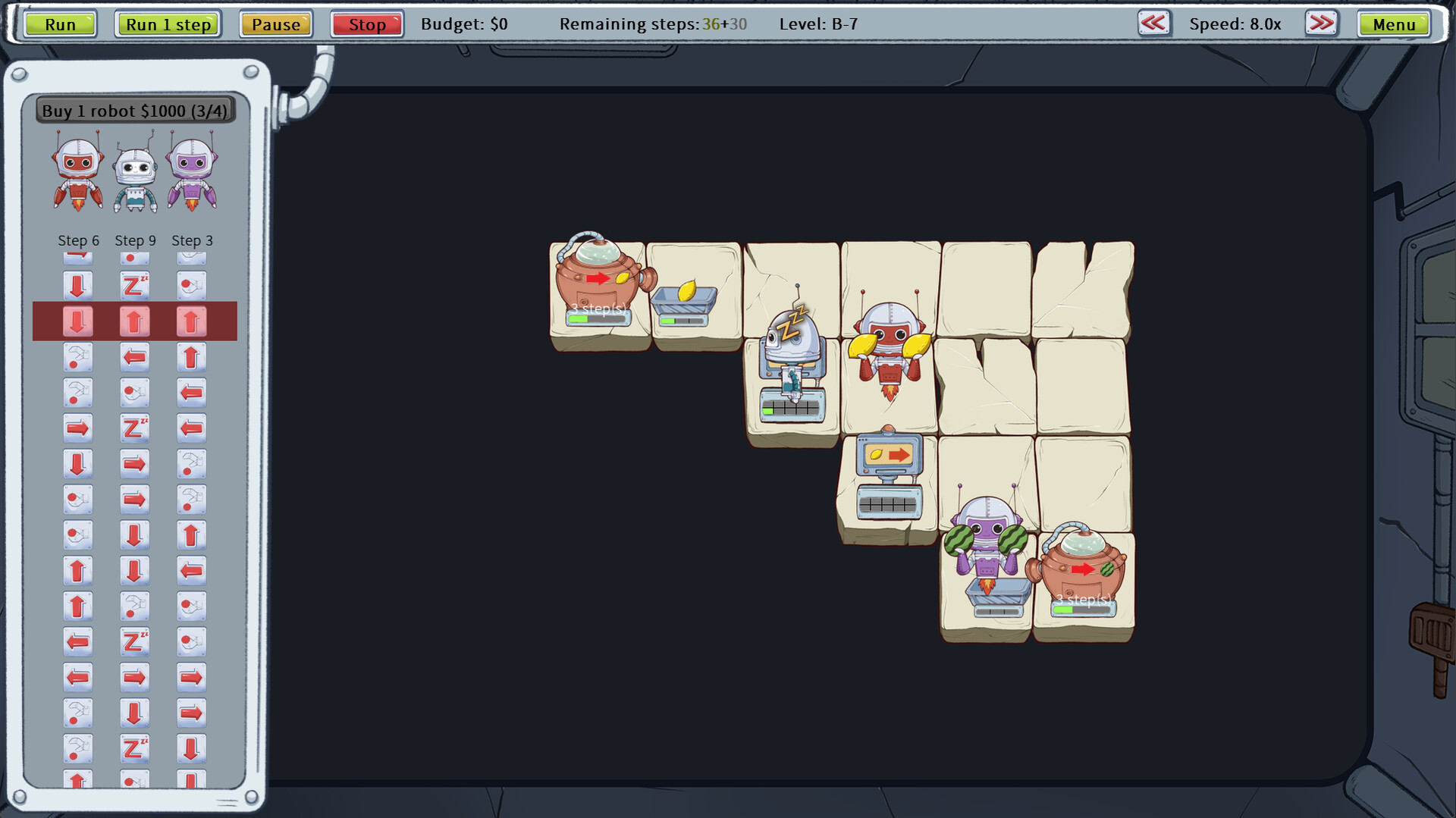This screenshot has height=818, width=1456.
Task: Select the highlighted up arrow in Step 3 column
Action: pyautogui.click(x=192, y=321)
